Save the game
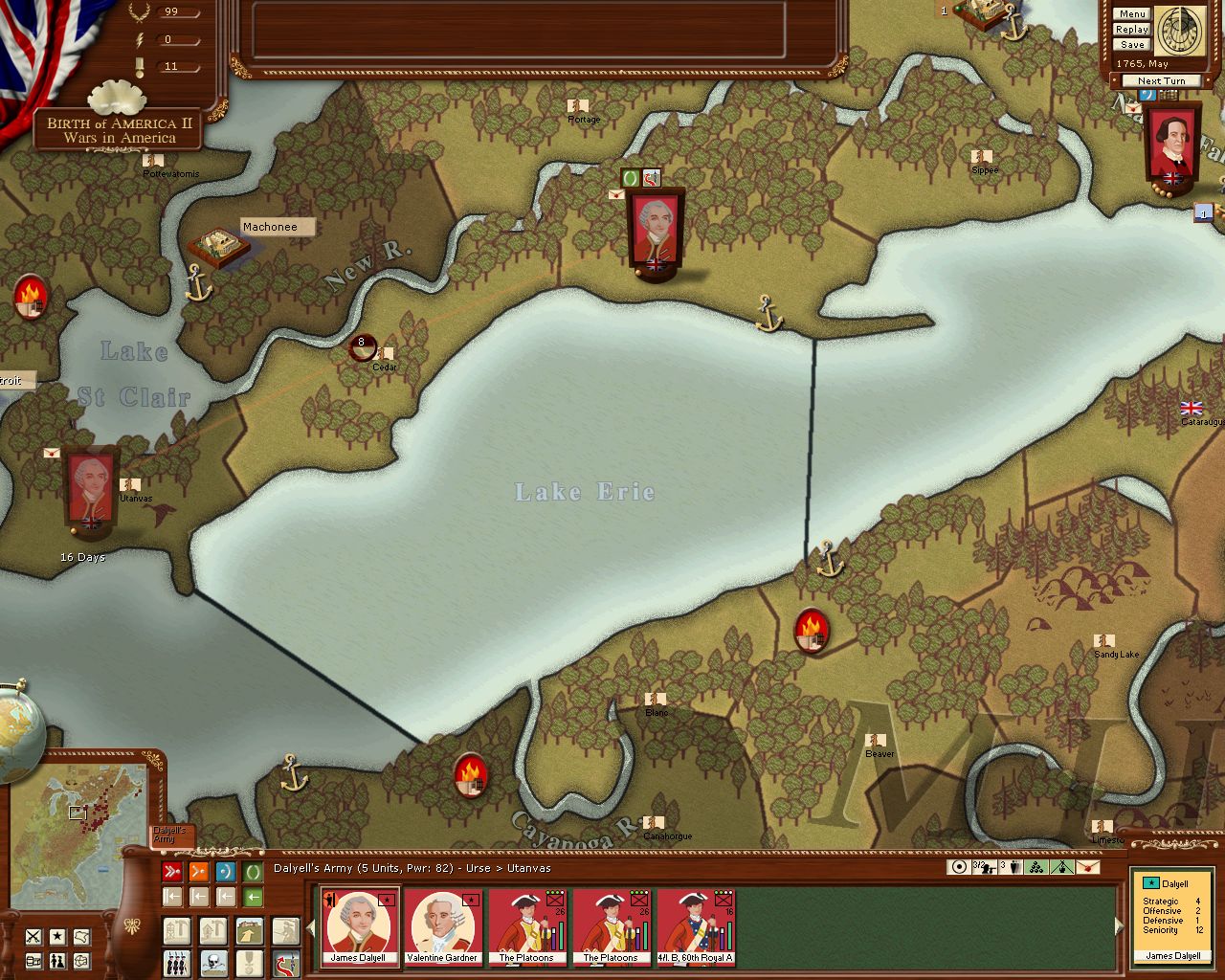This screenshot has height=980, width=1225. click(1132, 45)
